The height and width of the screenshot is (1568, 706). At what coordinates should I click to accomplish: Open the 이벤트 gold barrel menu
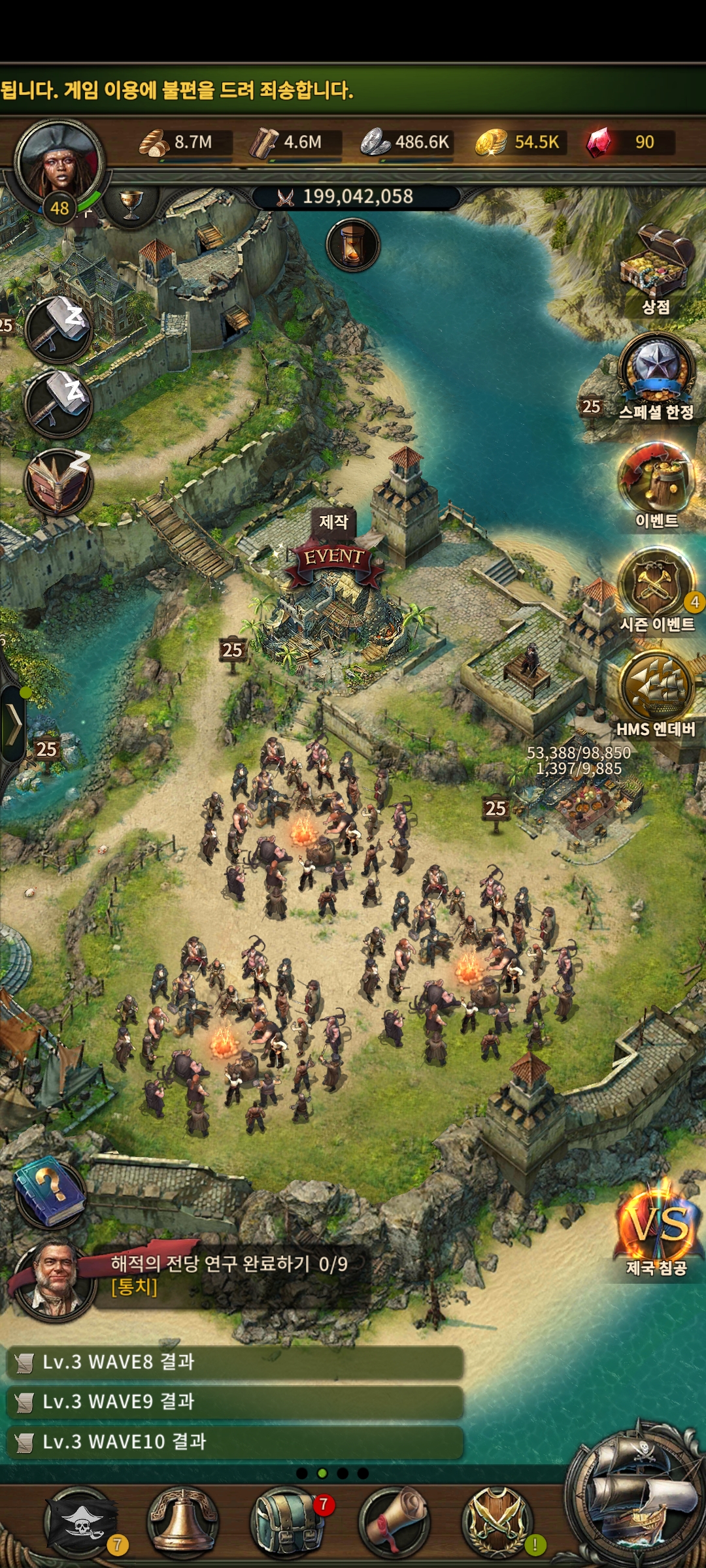[x=656, y=478]
